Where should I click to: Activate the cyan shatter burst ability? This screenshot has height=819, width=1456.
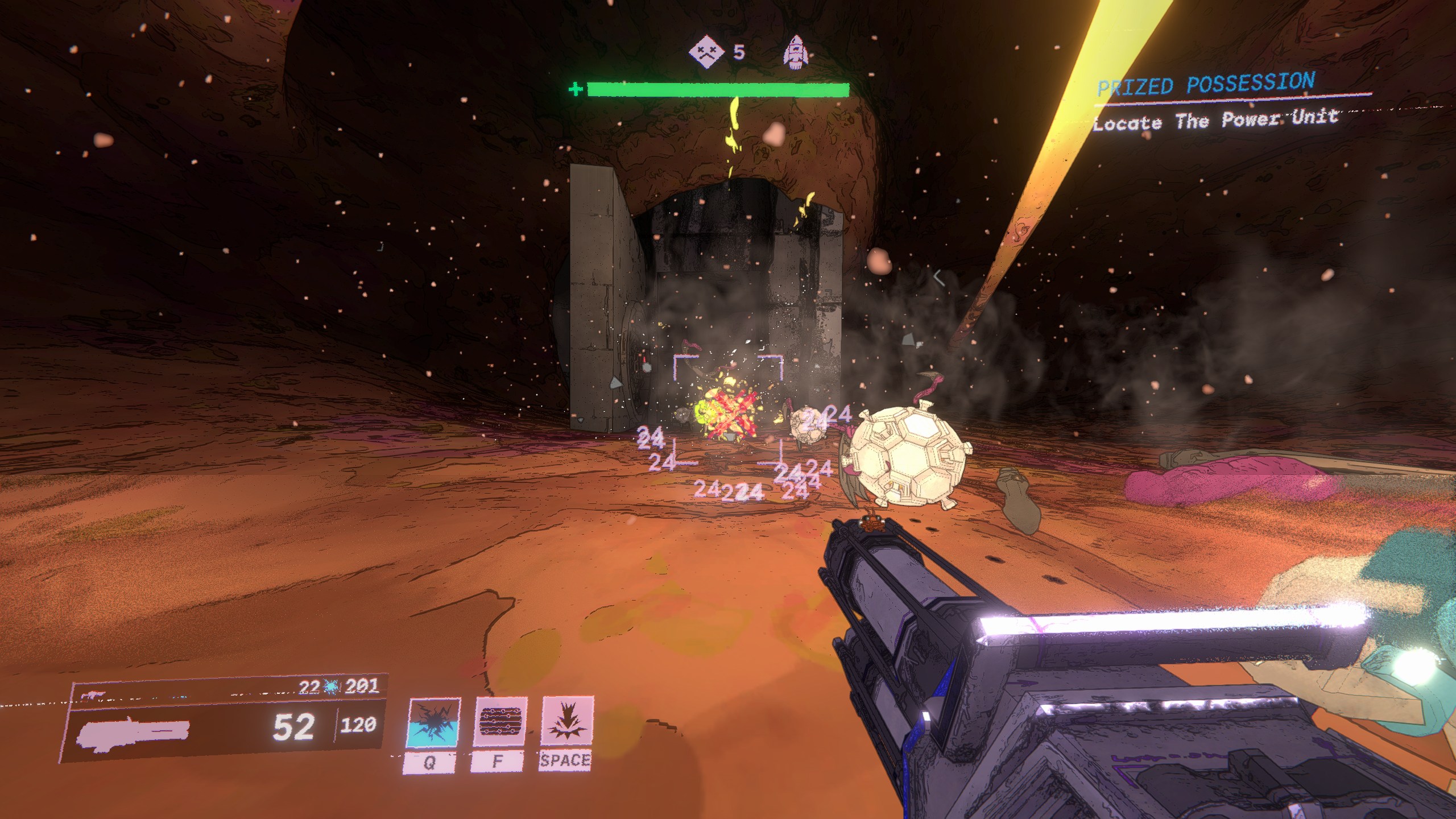click(435, 723)
